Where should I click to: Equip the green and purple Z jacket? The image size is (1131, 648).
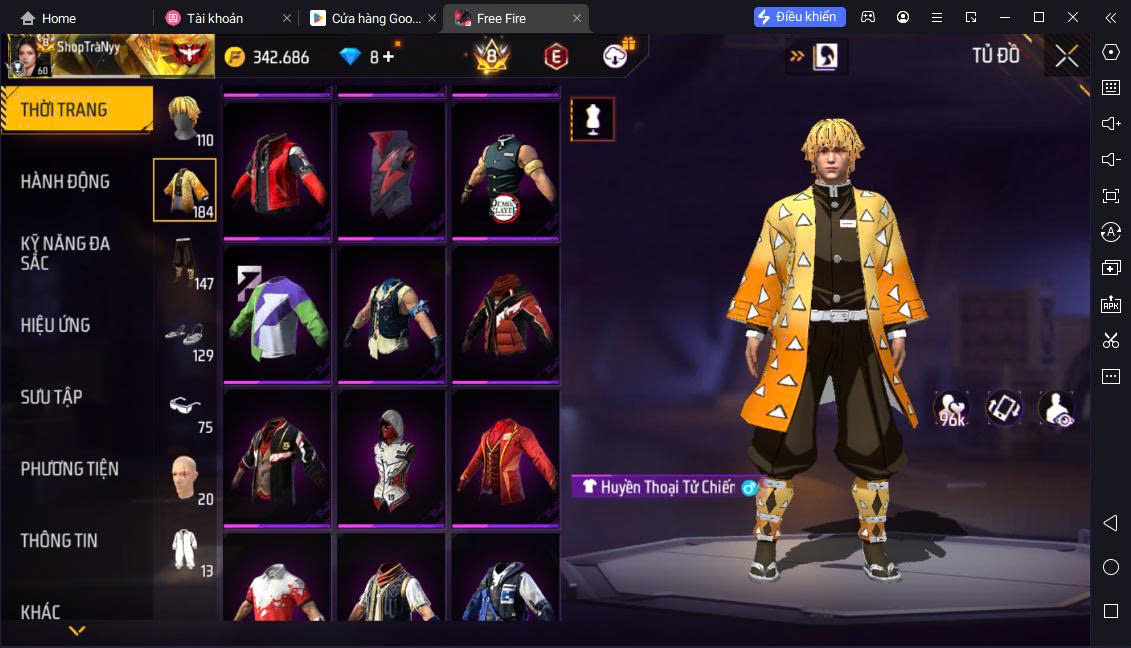(277, 314)
